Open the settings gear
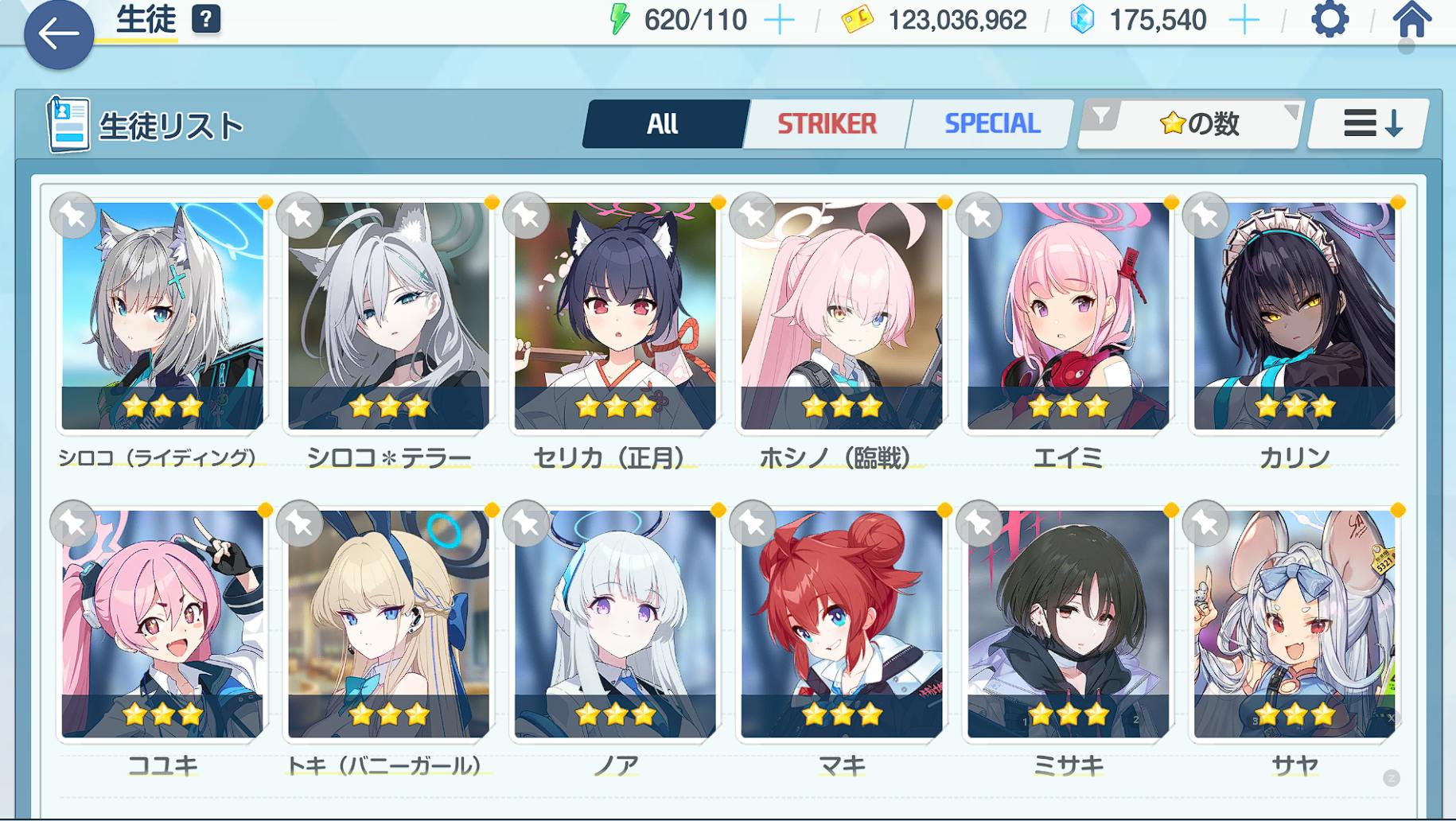 tap(1329, 20)
